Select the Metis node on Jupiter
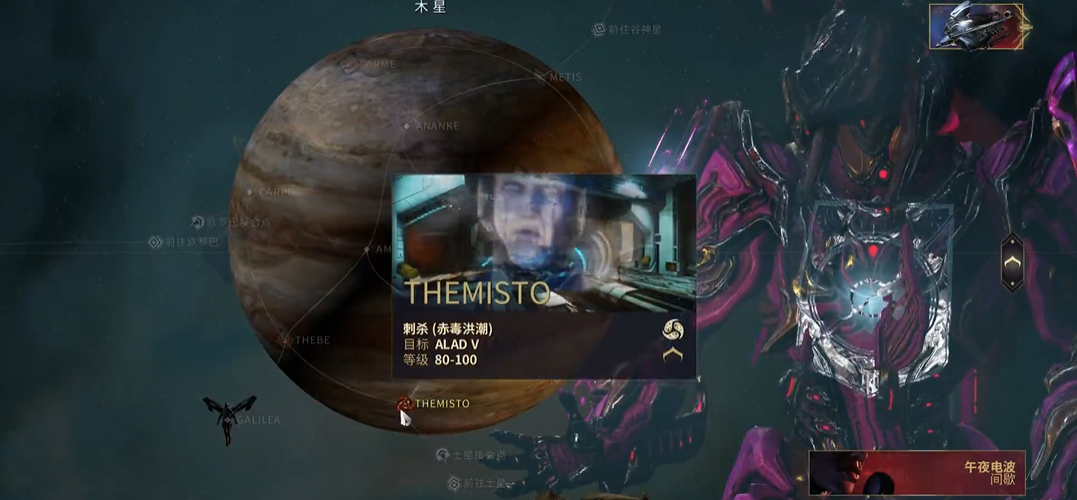 [541, 76]
